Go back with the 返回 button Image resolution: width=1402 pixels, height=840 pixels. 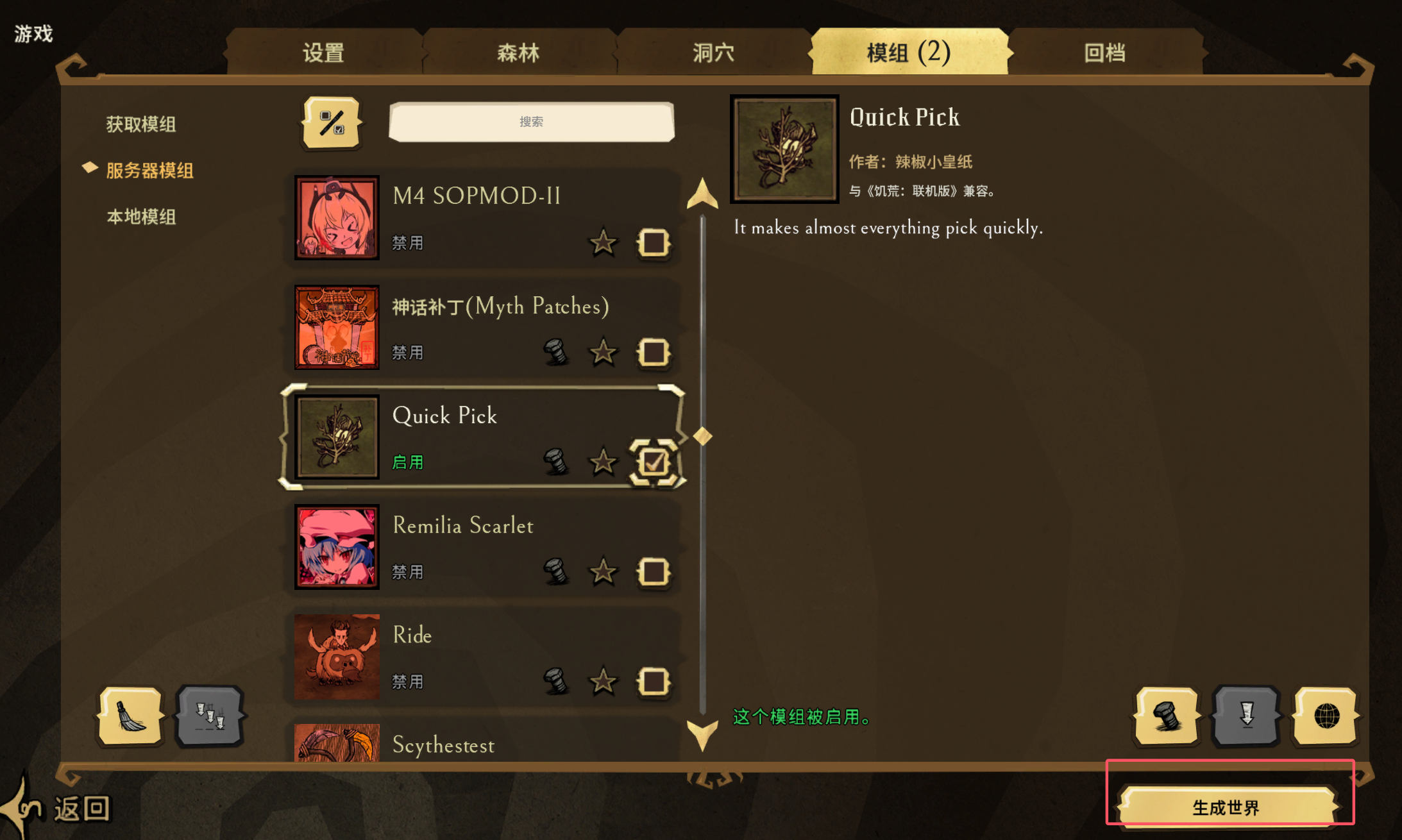click(x=80, y=809)
